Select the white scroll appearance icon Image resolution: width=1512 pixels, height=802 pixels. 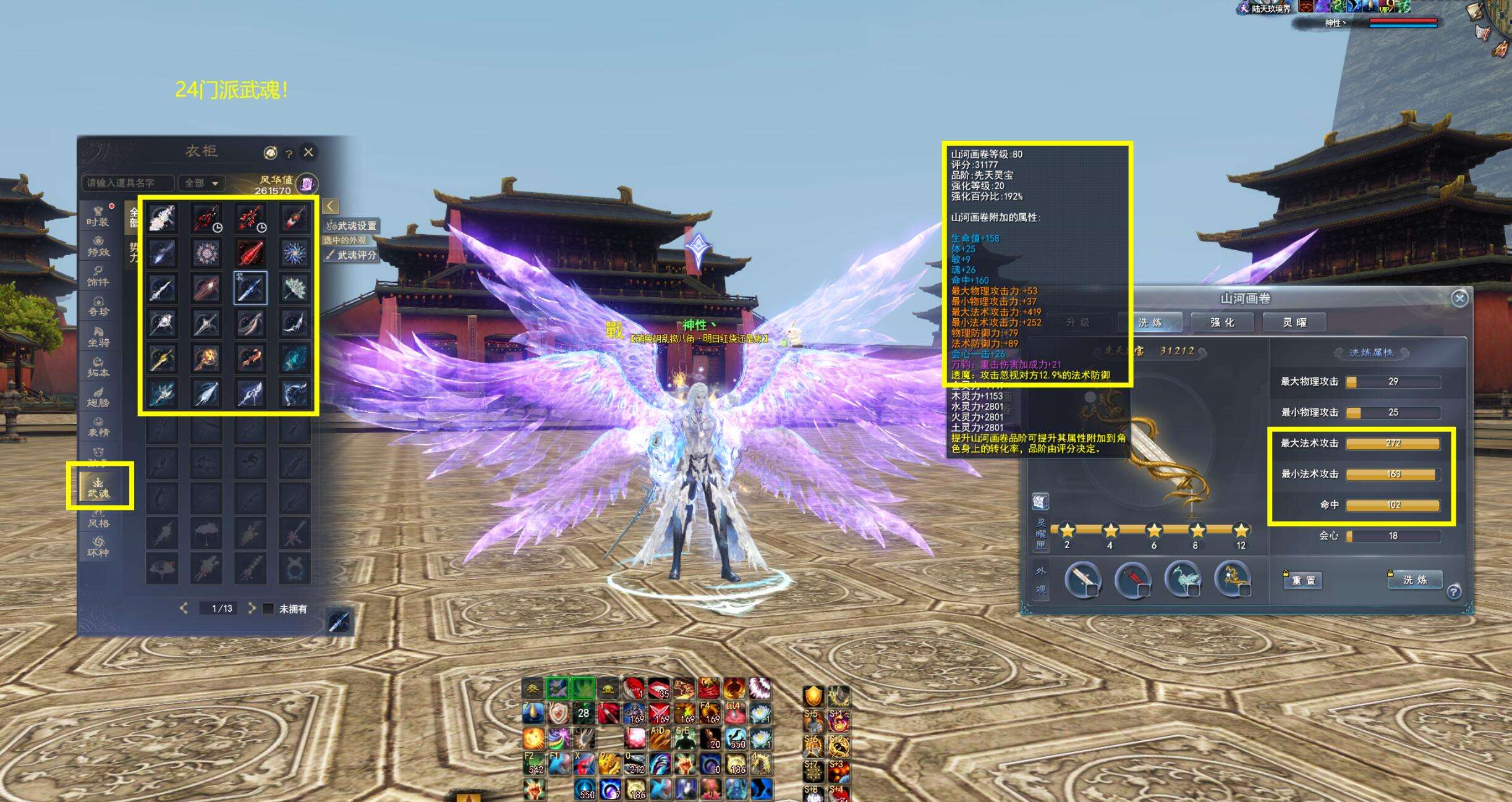click(x=1082, y=580)
